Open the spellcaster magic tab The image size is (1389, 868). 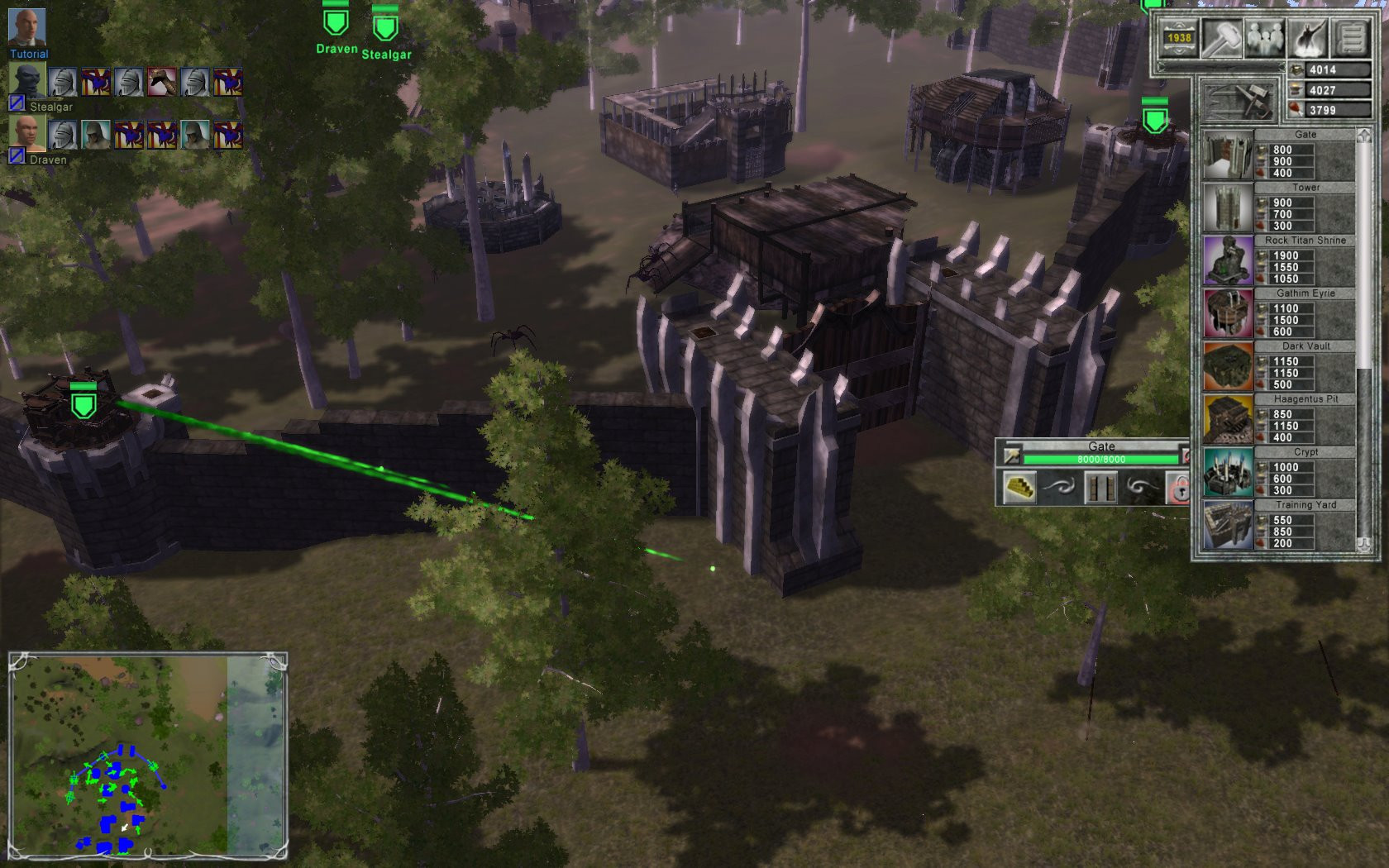click(1308, 37)
